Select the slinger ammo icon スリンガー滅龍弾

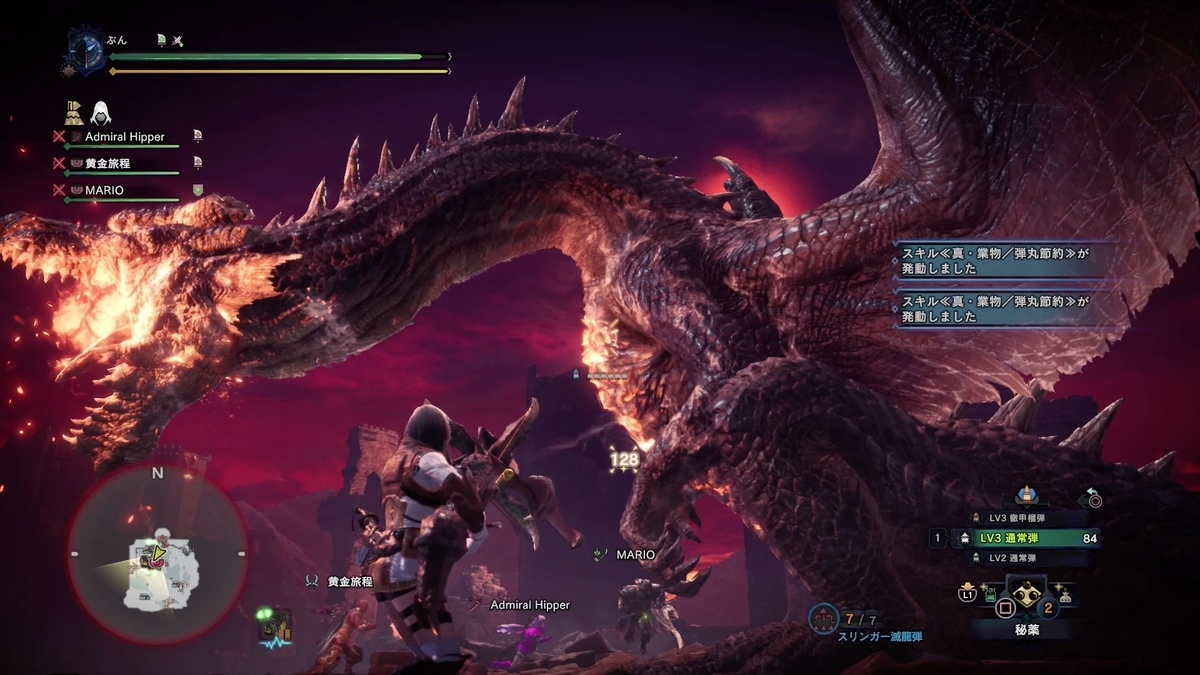coord(826,620)
